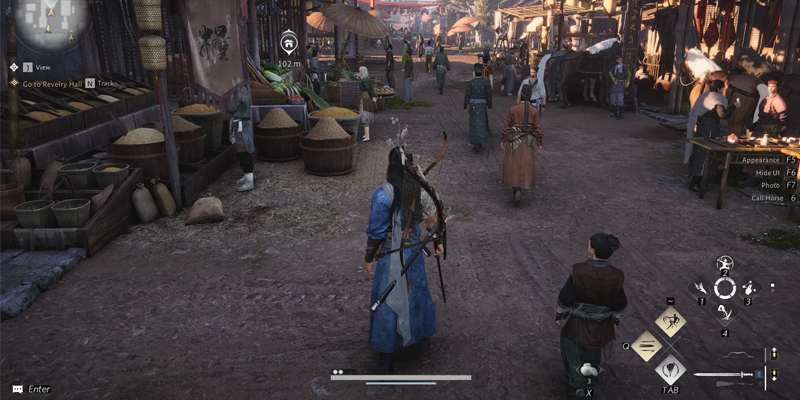Screen dimensions: 800x400
Task: Select the bow weapon slot
Action: 735,355
